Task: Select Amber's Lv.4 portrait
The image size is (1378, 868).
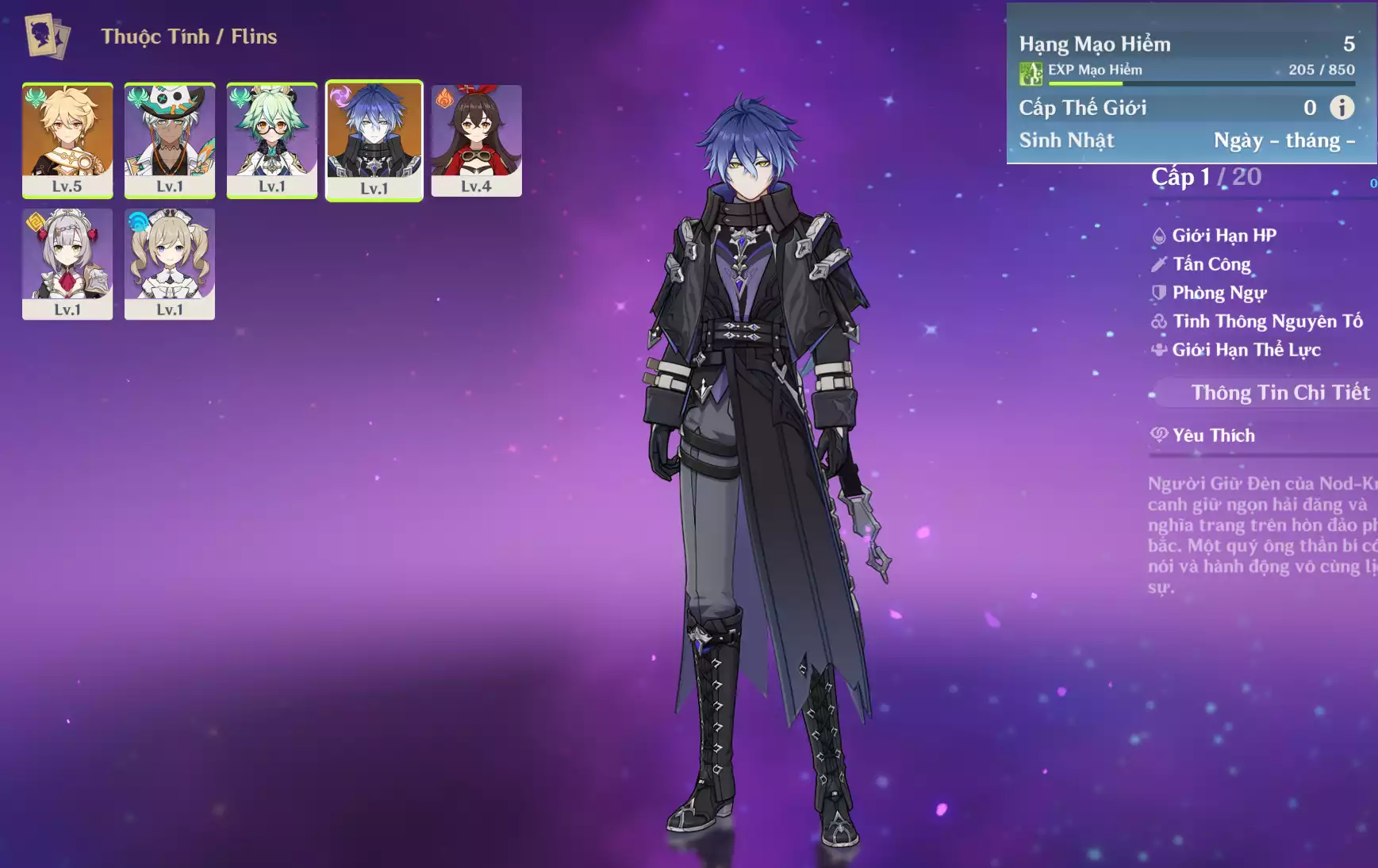Action: (x=477, y=139)
